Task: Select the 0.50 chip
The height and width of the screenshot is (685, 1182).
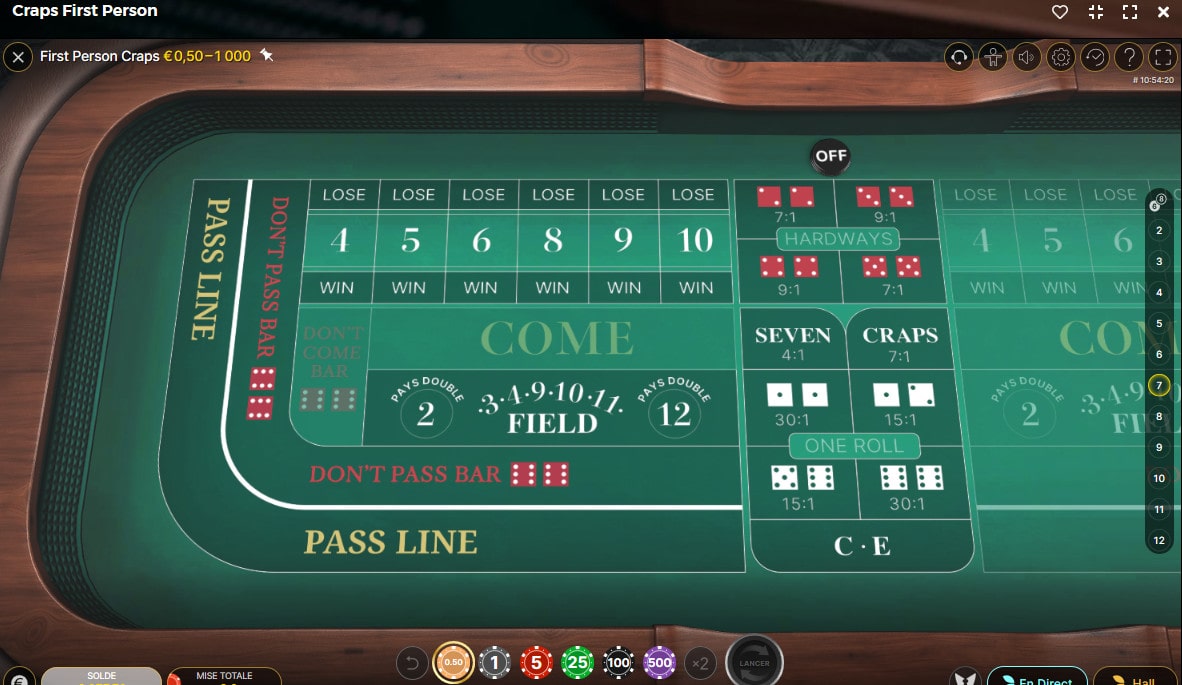Action: (x=453, y=662)
